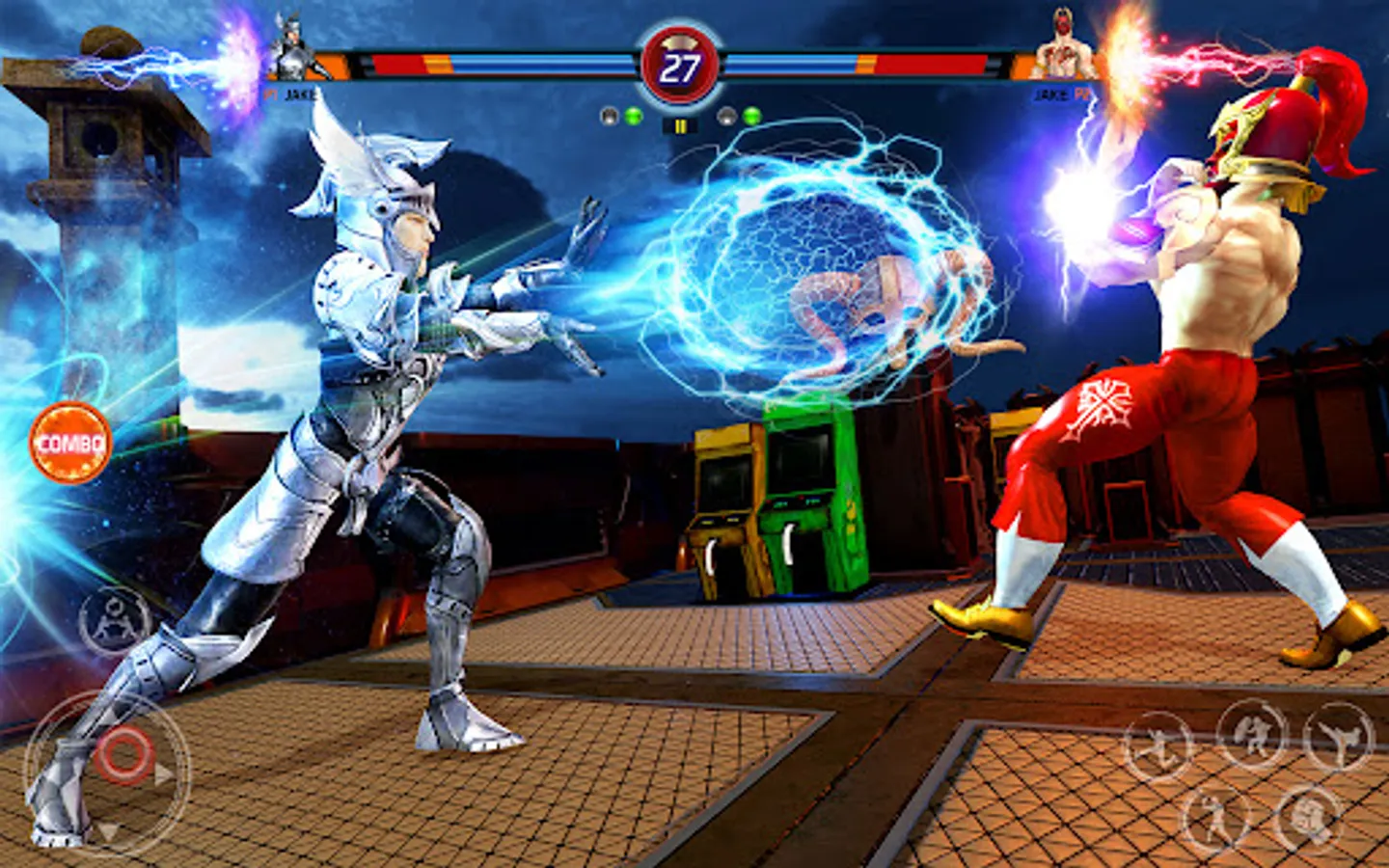Execute the running lunge attack

(x=1158, y=747)
